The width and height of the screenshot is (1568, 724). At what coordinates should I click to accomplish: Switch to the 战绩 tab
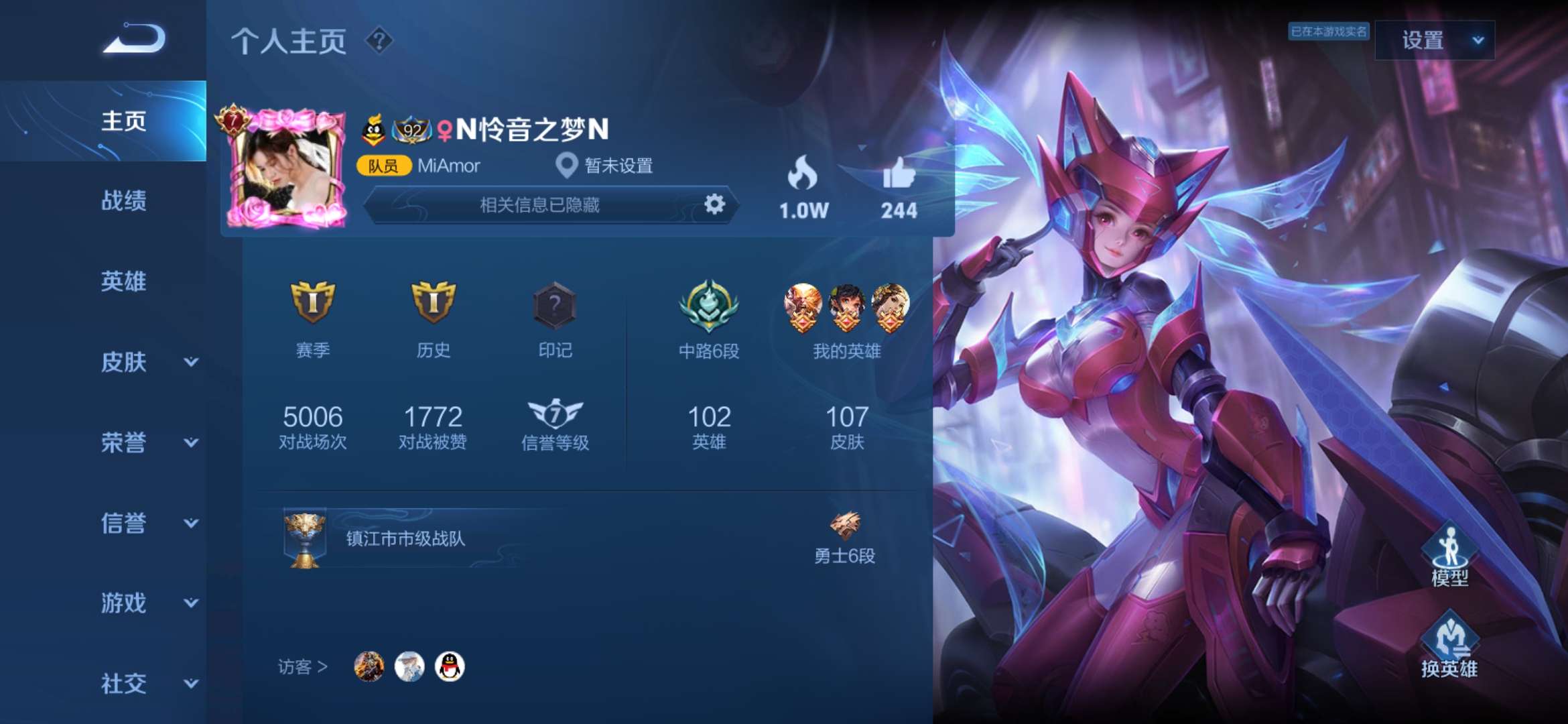(x=123, y=201)
